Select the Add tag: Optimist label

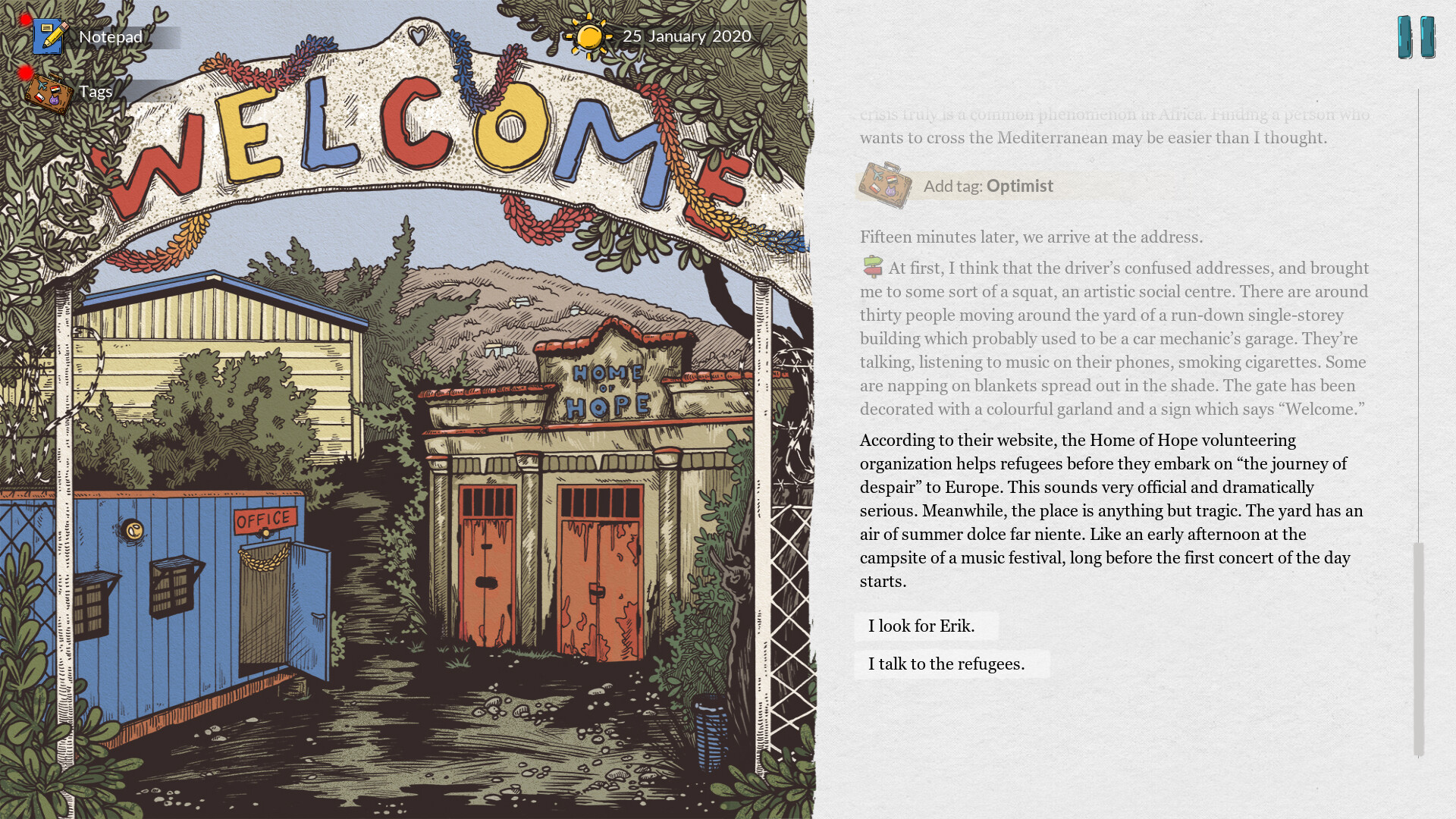(986, 185)
